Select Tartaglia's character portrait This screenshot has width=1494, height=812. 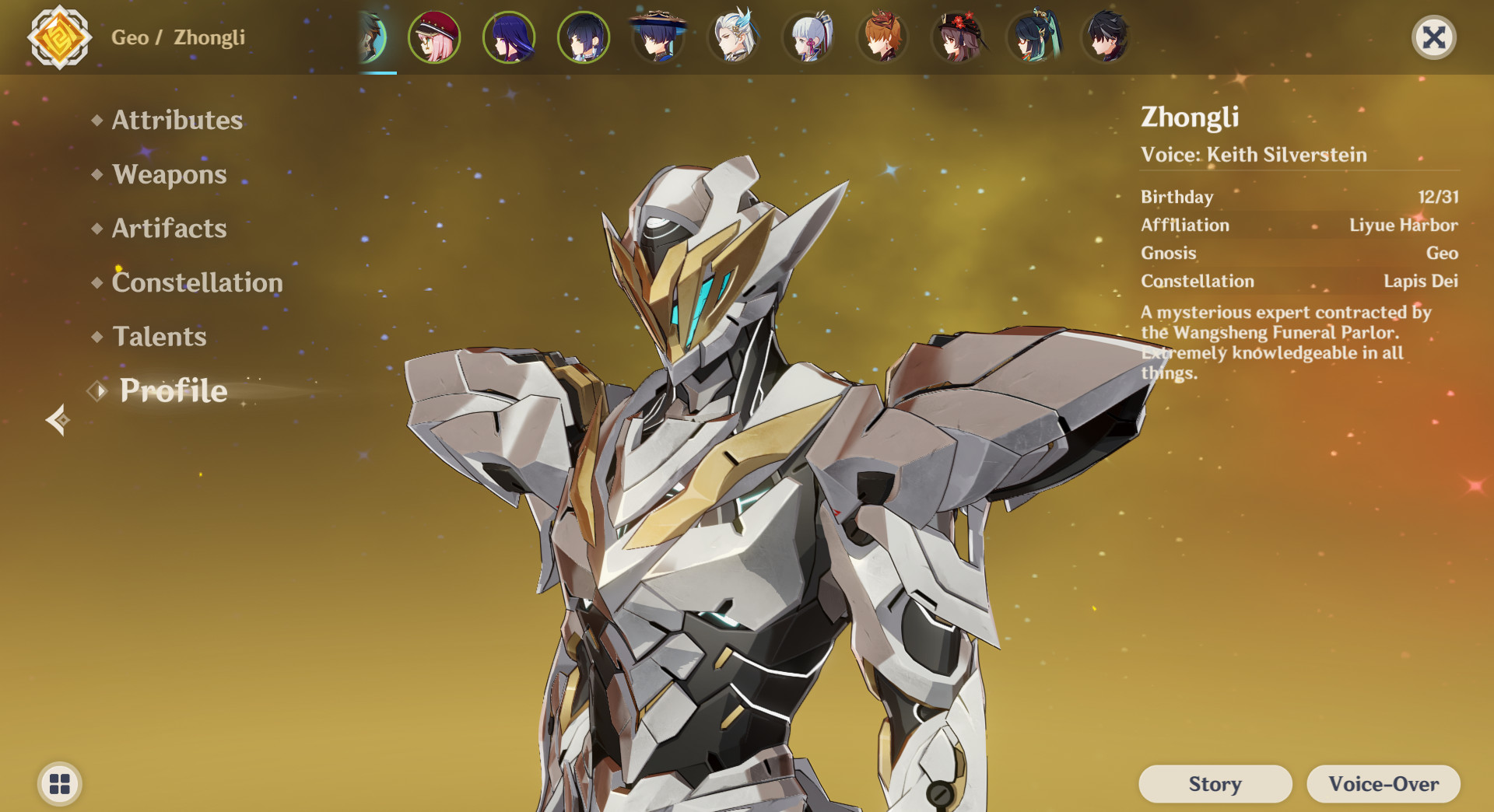882,37
